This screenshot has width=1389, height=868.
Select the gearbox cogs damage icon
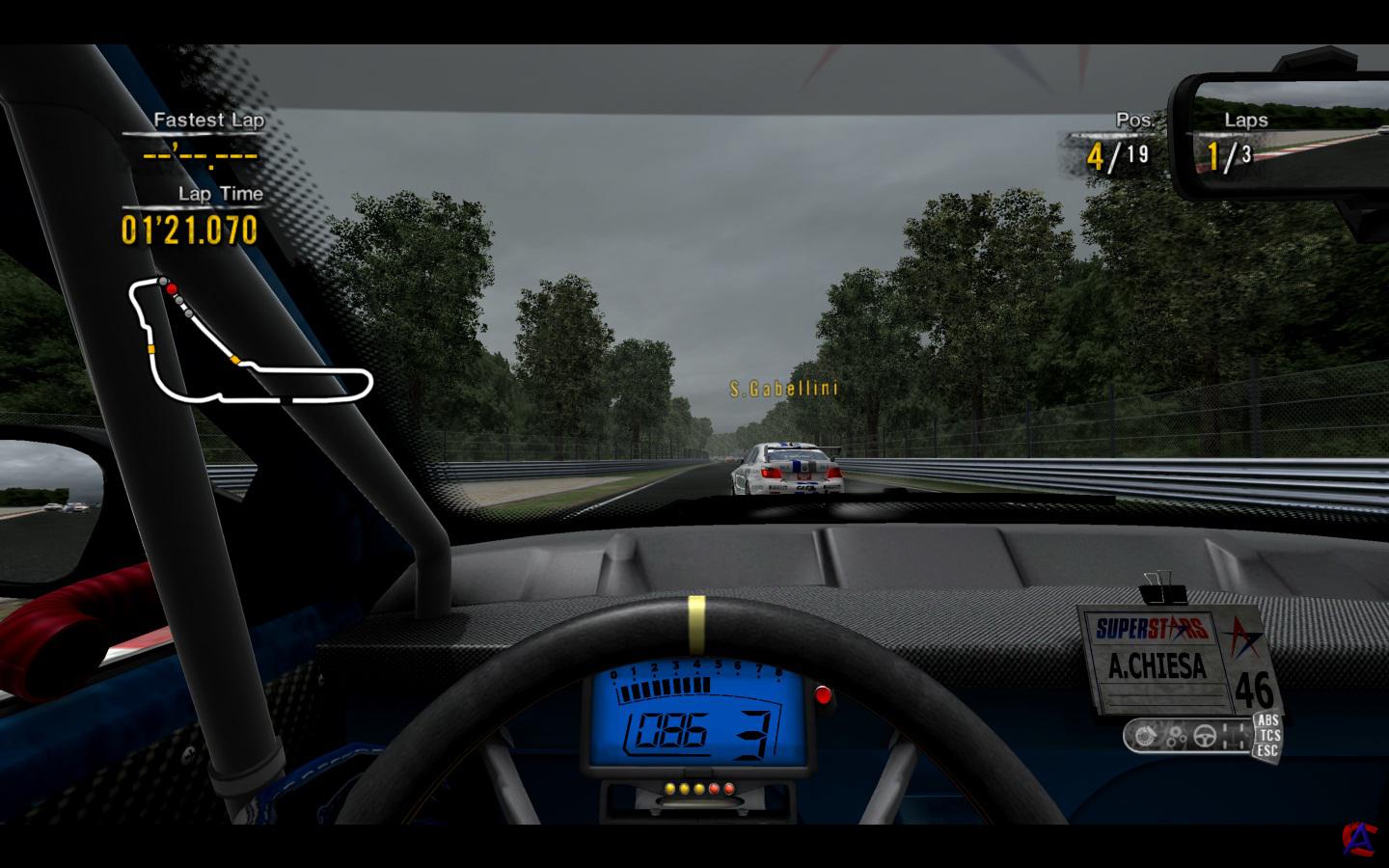click(x=1176, y=738)
